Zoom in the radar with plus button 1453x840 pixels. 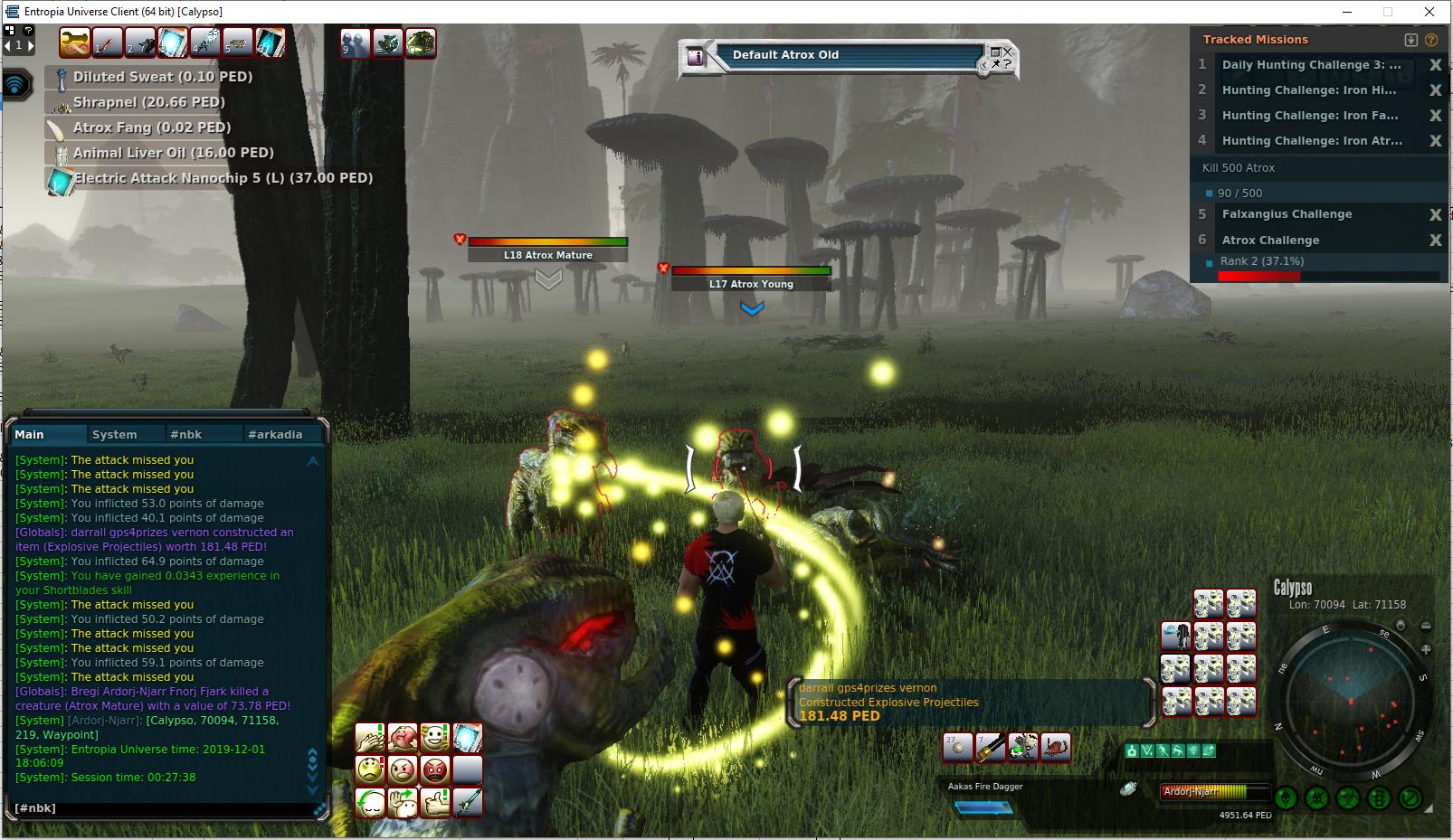[x=1426, y=649]
